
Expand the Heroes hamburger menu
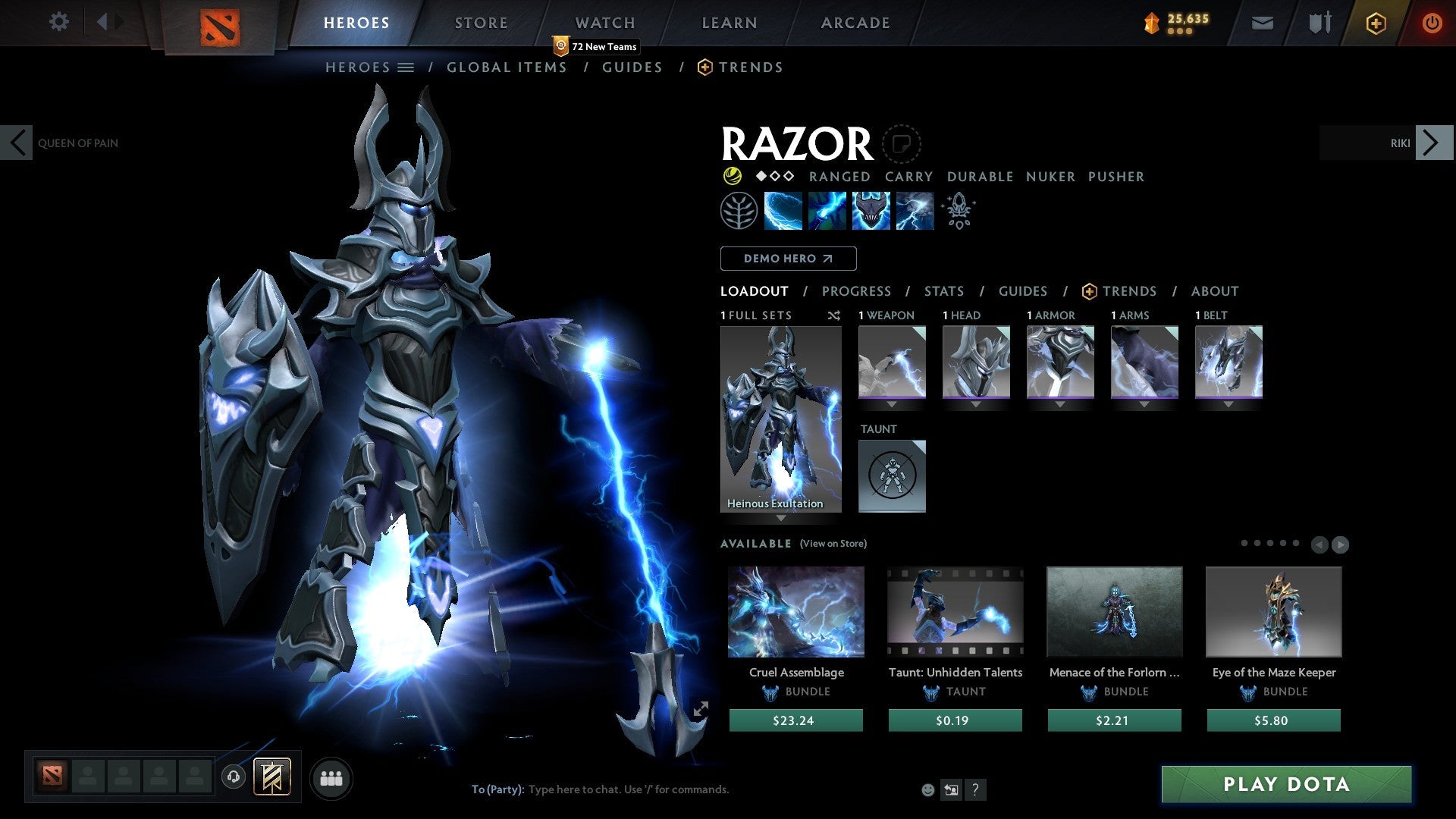(x=407, y=67)
